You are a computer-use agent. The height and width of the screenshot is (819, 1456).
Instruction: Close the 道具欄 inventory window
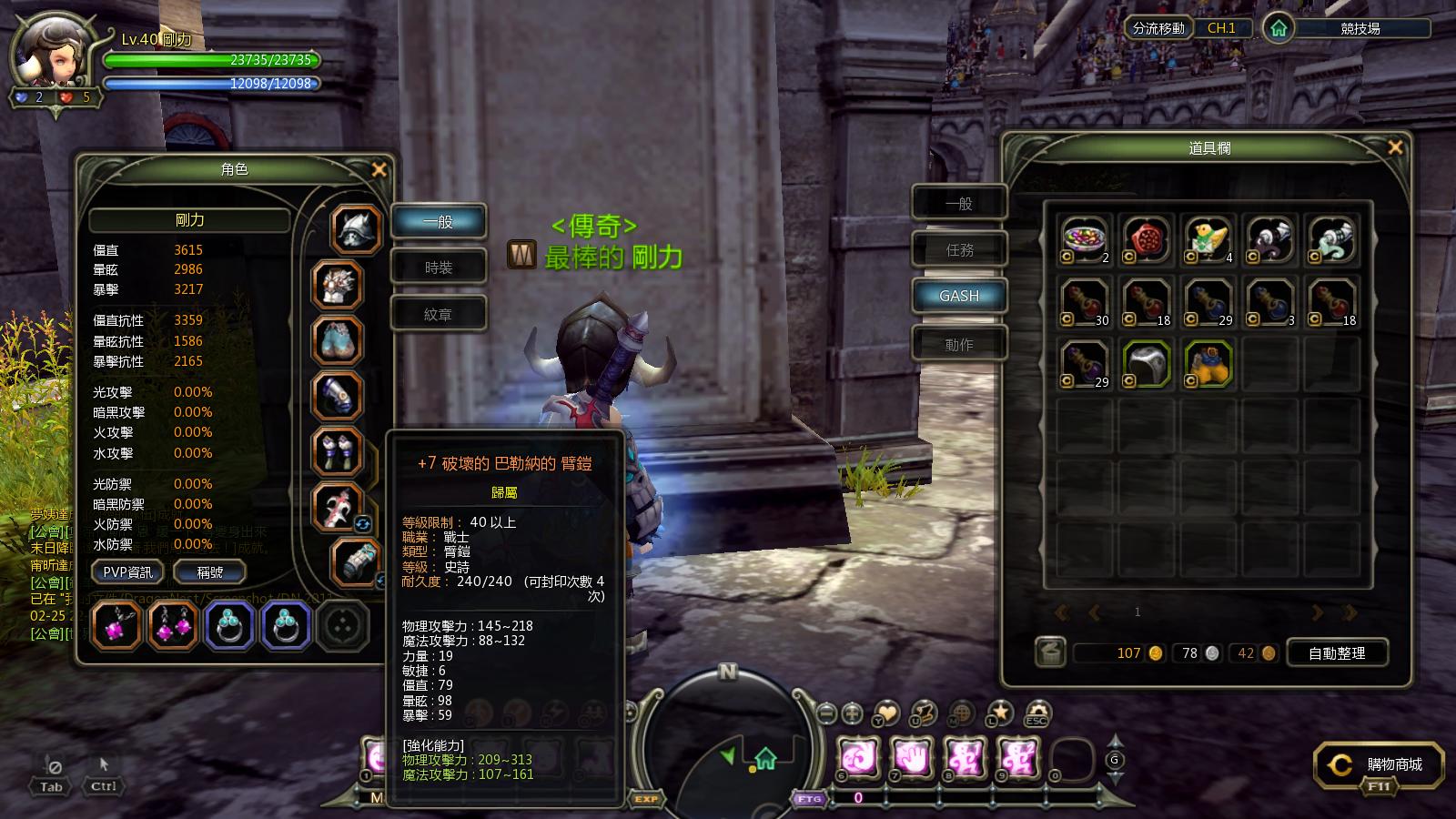[1395, 147]
